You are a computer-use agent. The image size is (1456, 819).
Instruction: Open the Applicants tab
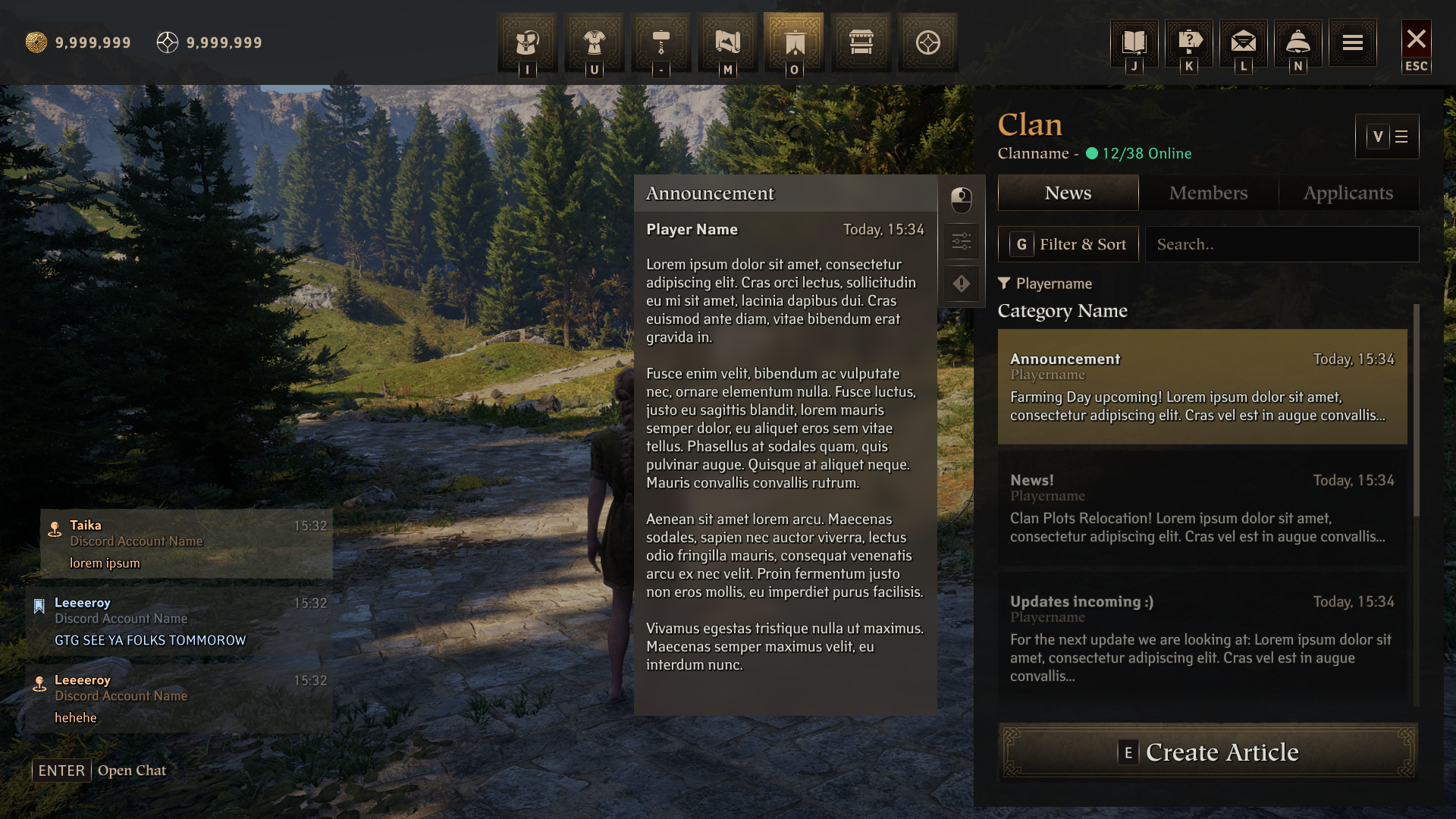point(1348,193)
